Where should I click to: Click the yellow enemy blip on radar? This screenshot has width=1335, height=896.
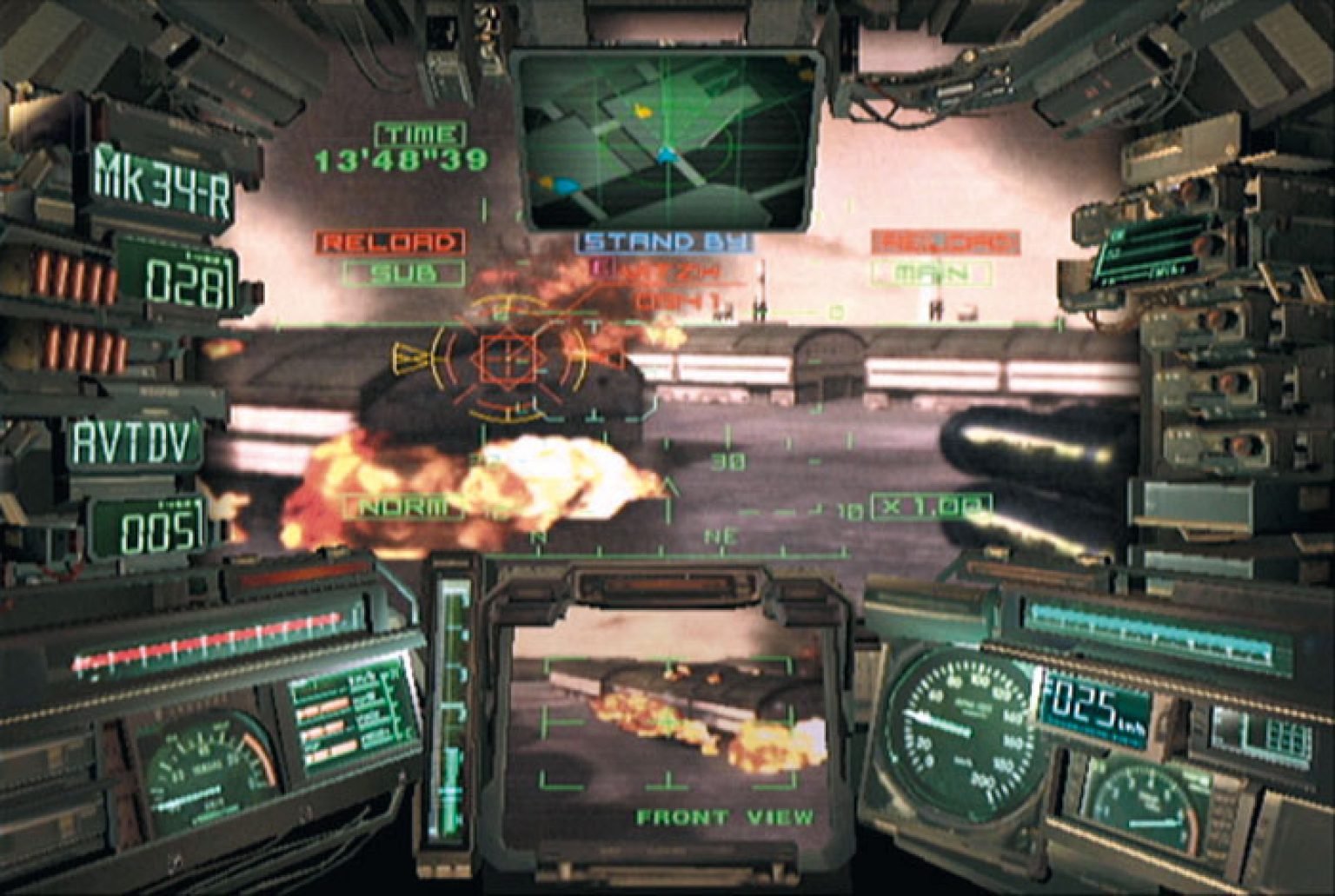click(x=641, y=111)
